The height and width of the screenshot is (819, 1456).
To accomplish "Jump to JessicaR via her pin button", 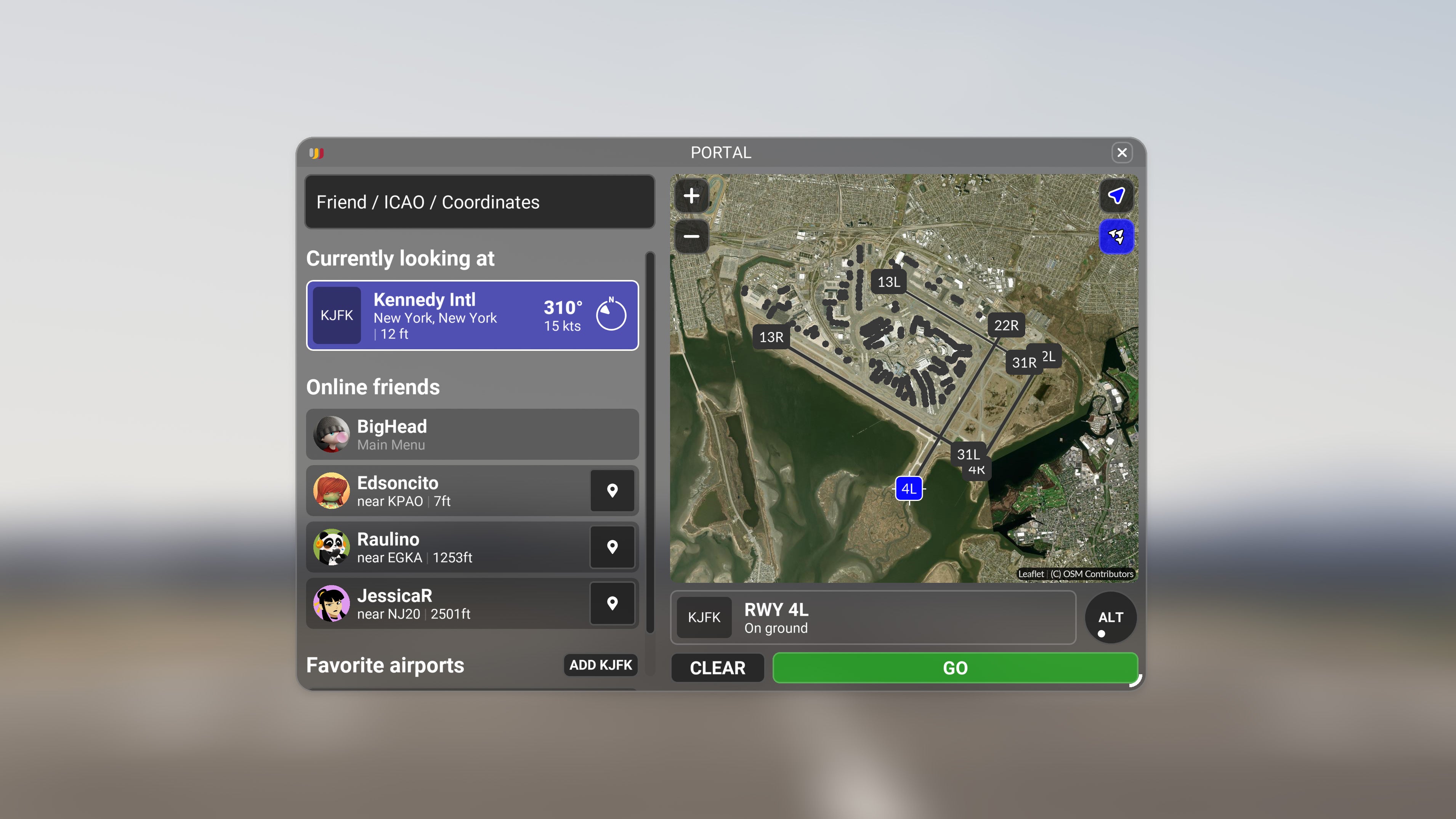I will click(x=612, y=603).
